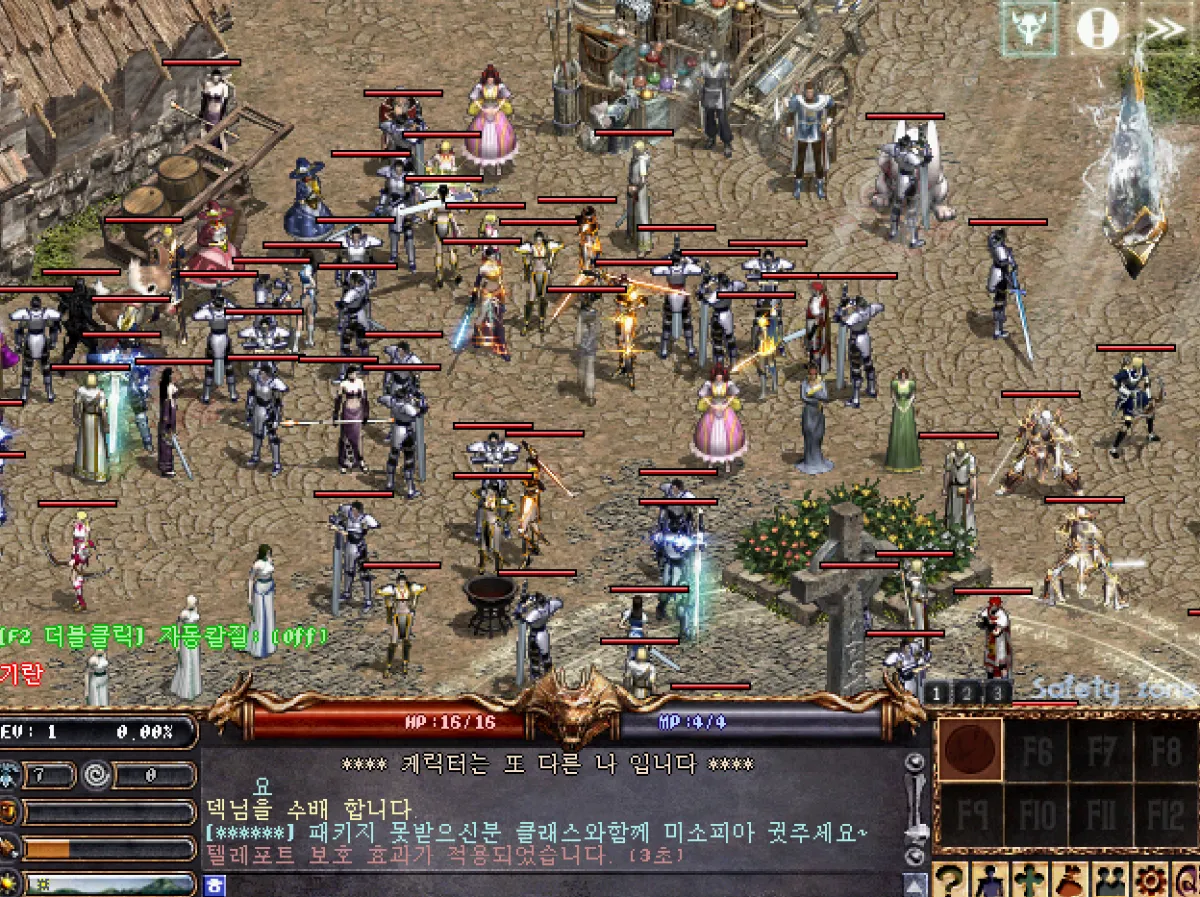Collapse the panel with the double-arrow button
The width and height of the screenshot is (1200, 897).
click(1165, 29)
